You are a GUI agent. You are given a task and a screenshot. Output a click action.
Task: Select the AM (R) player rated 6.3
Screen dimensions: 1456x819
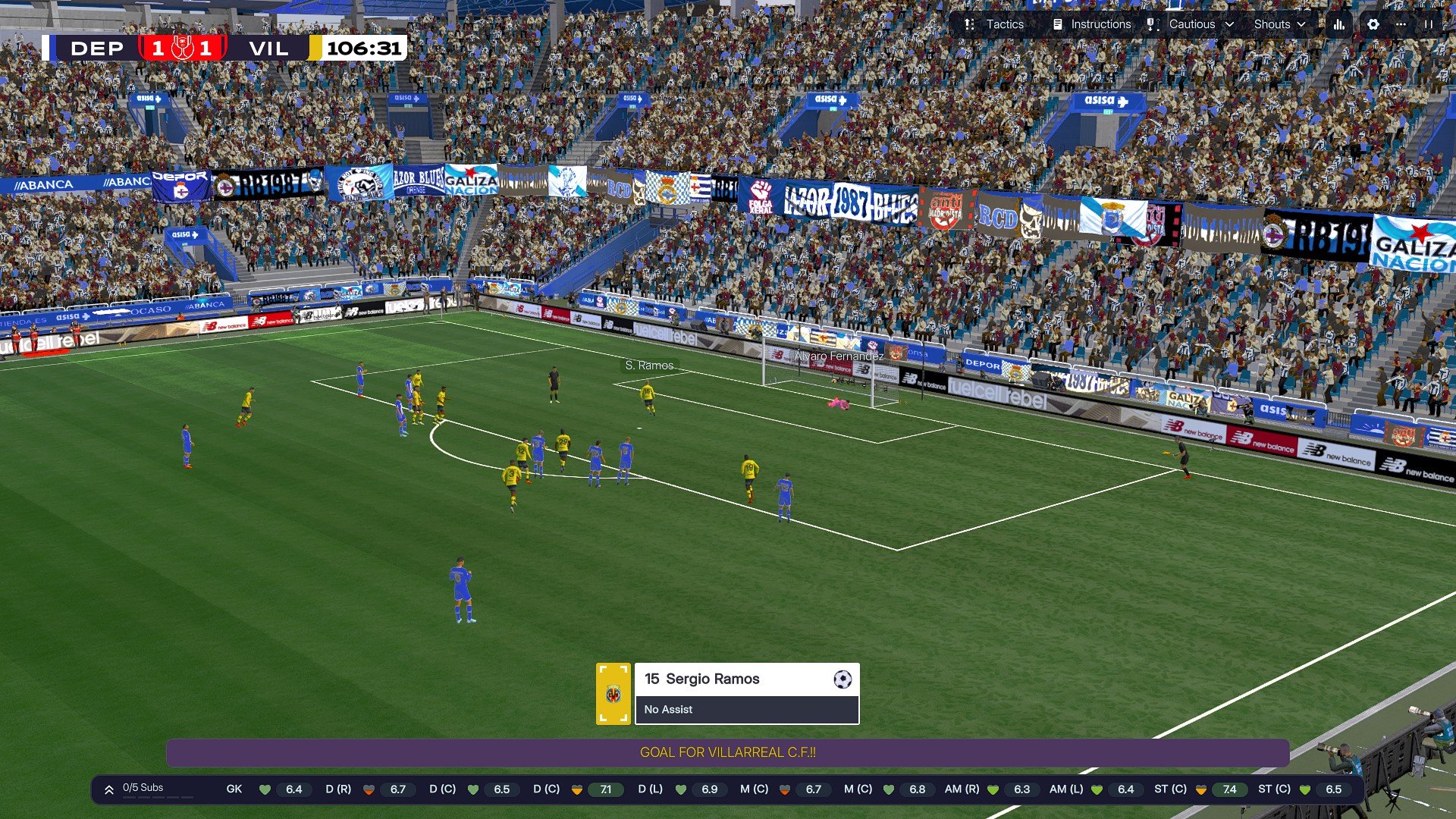(x=991, y=789)
